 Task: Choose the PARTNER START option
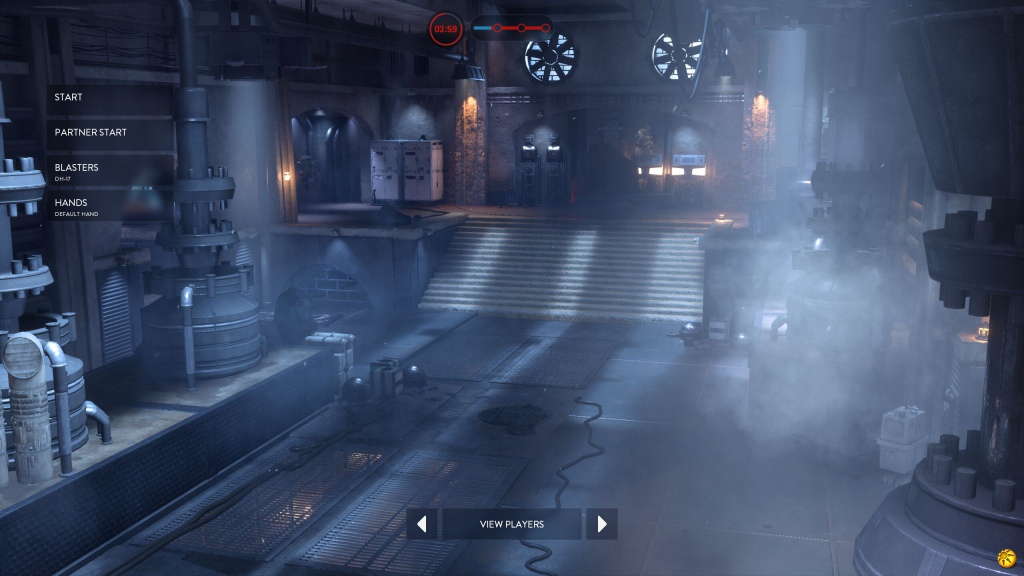[x=110, y=133]
